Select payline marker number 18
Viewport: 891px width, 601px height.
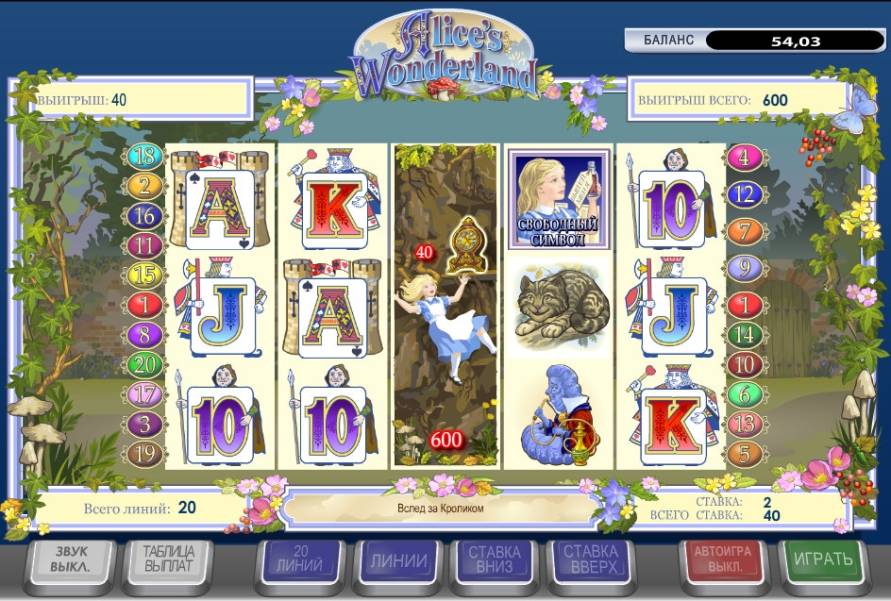(144, 156)
